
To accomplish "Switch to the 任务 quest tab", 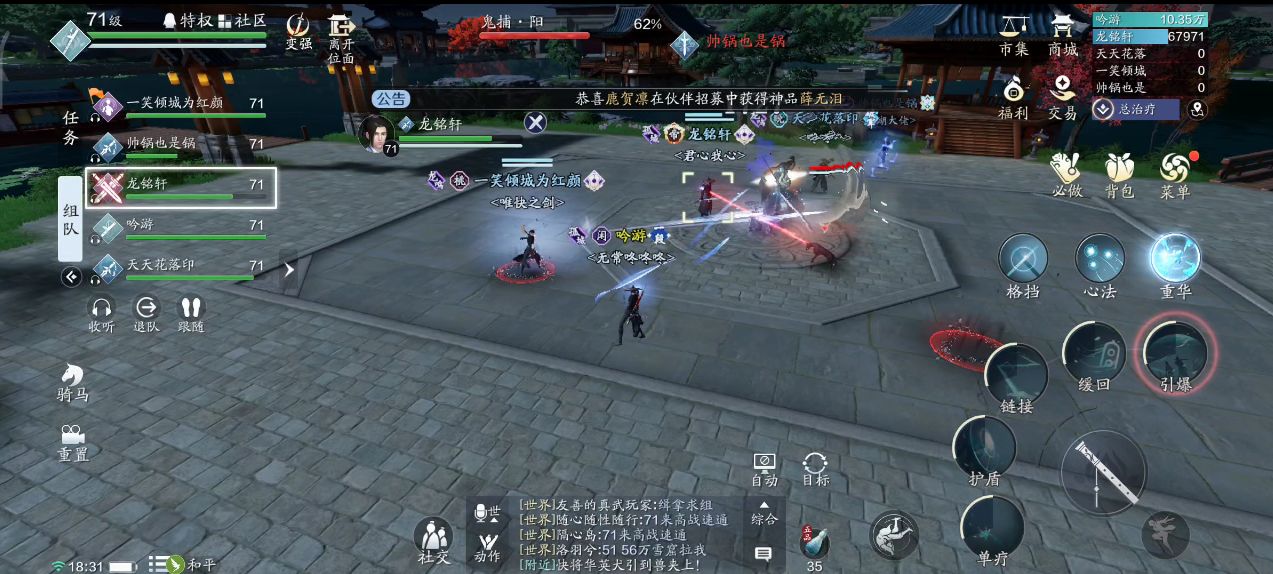I will click(x=70, y=128).
